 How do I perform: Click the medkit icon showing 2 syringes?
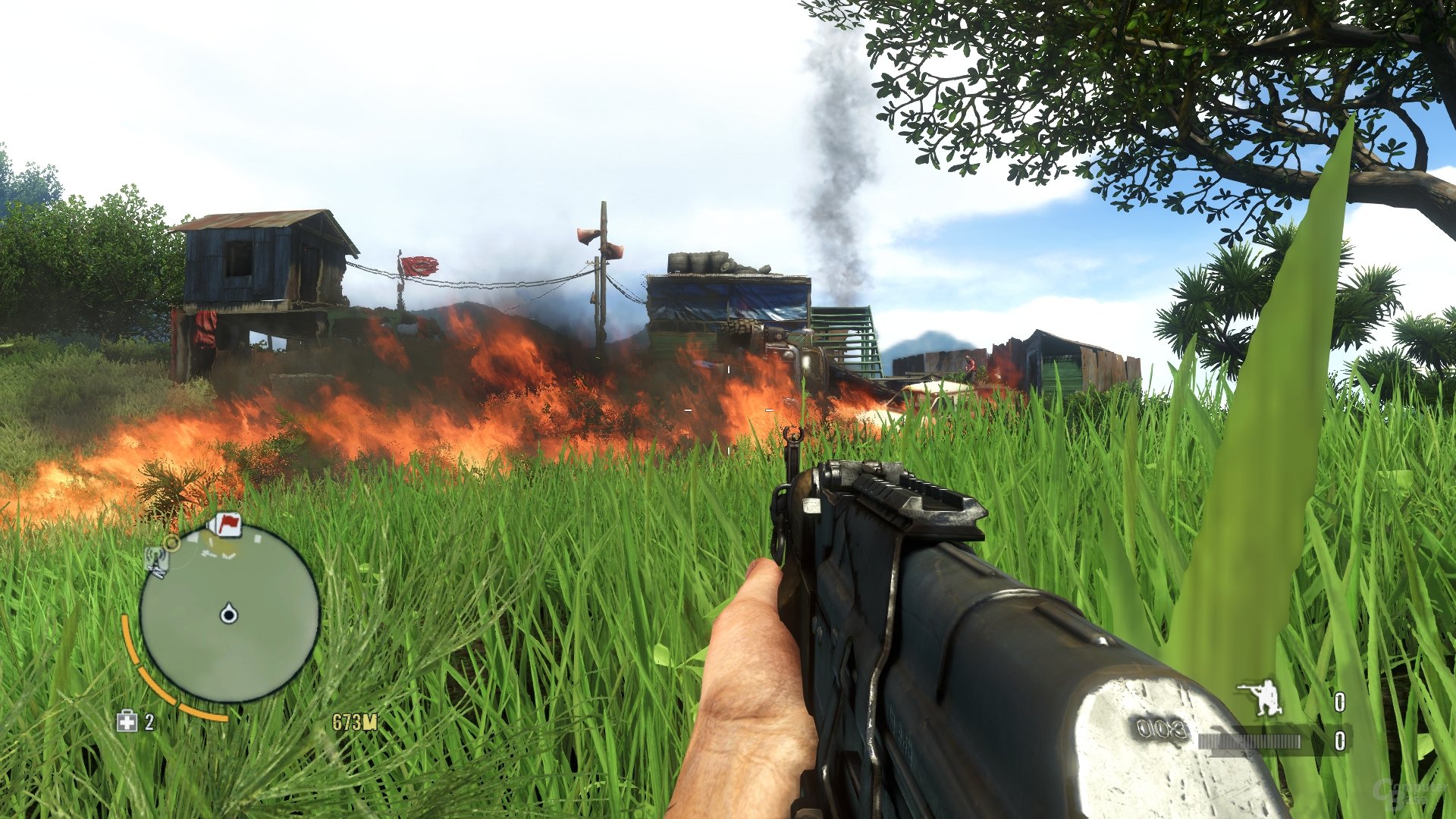coord(125,720)
